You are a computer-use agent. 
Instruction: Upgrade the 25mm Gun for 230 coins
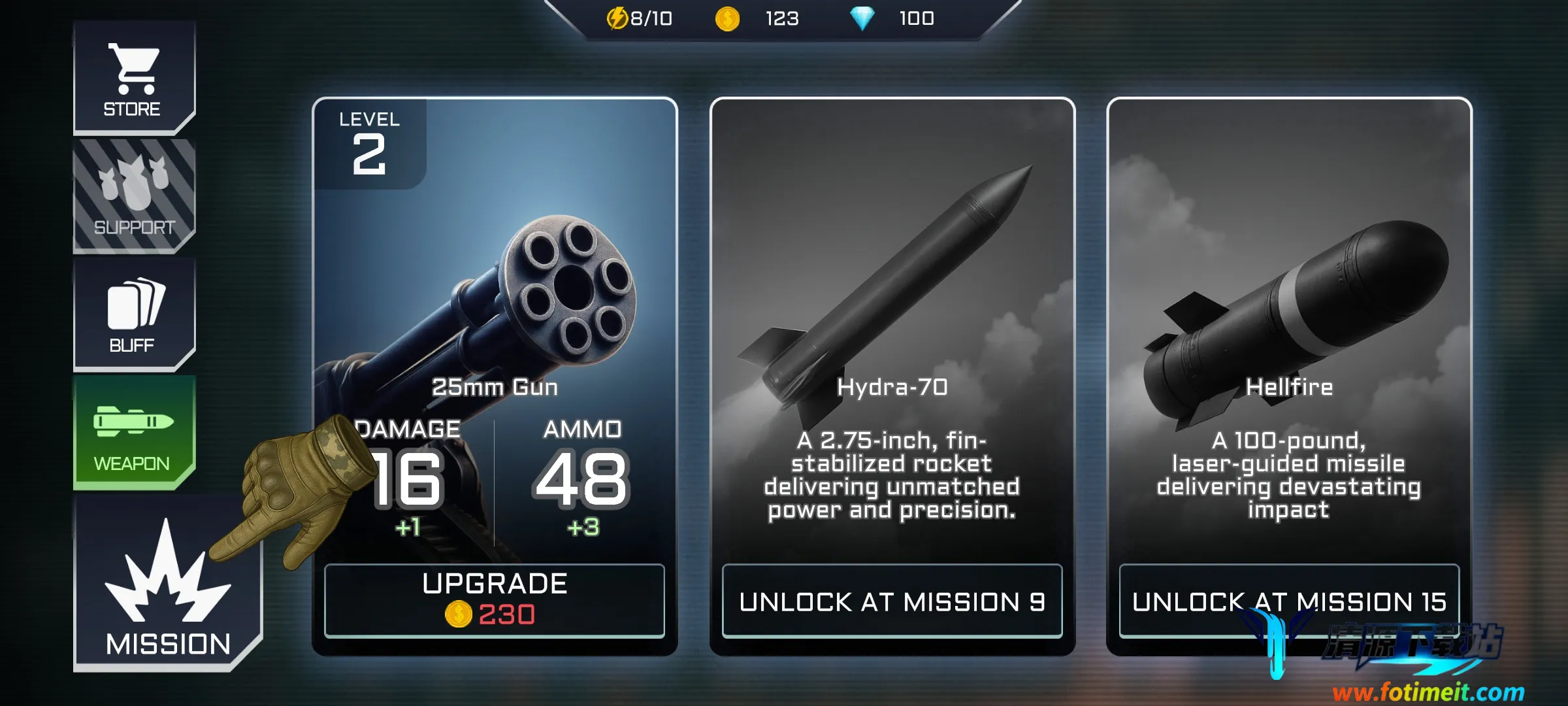(495, 600)
